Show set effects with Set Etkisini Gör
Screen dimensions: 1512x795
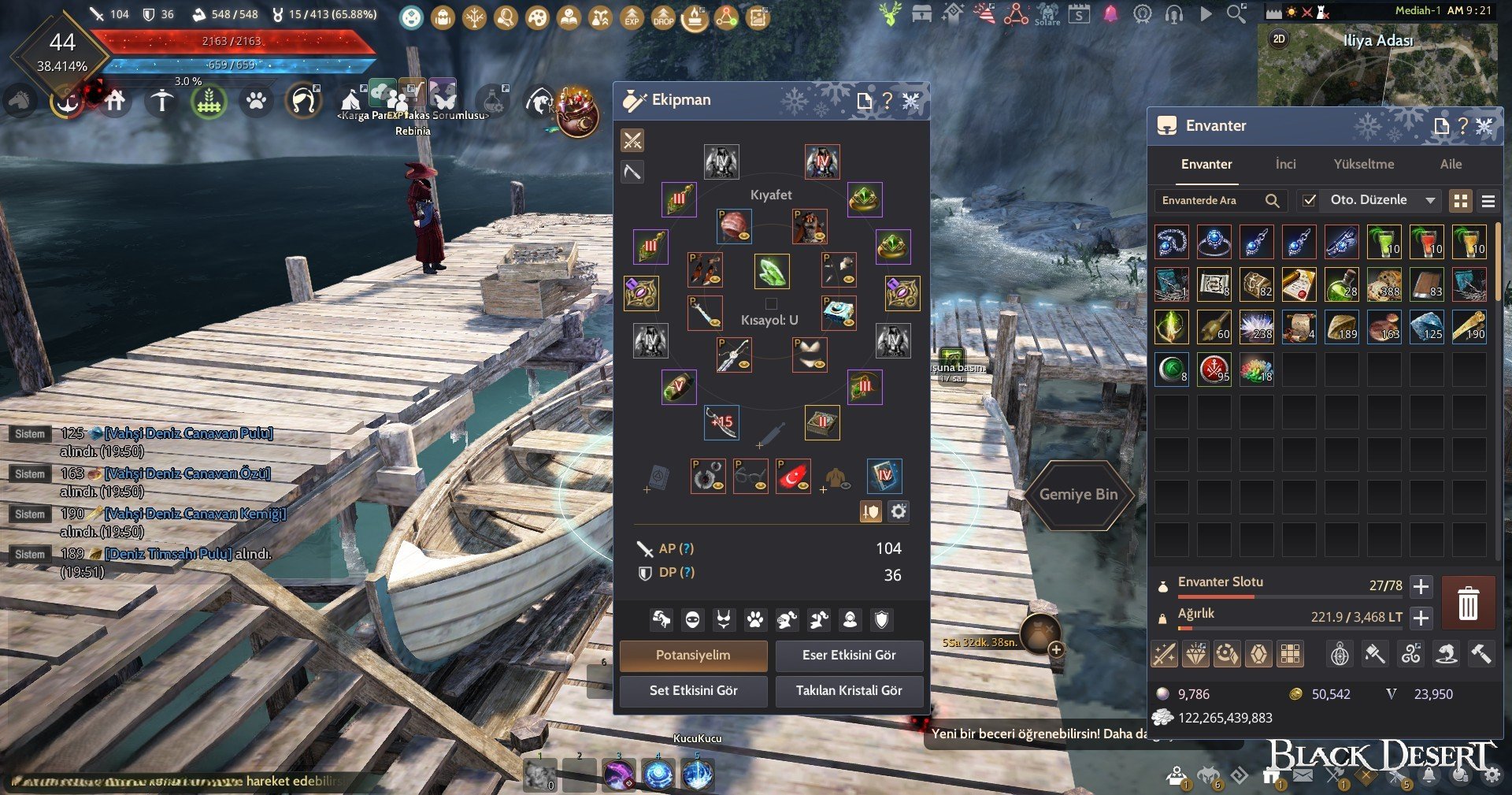click(693, 691)
